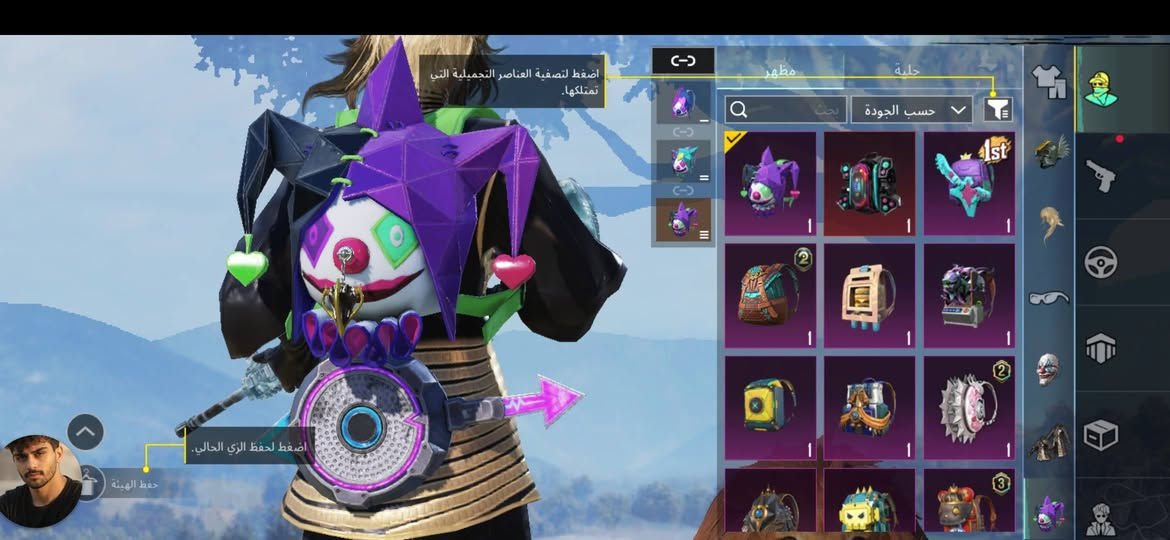
Task: Open the owned-cosmetics filter button
Action: click(x=998, y=109)
